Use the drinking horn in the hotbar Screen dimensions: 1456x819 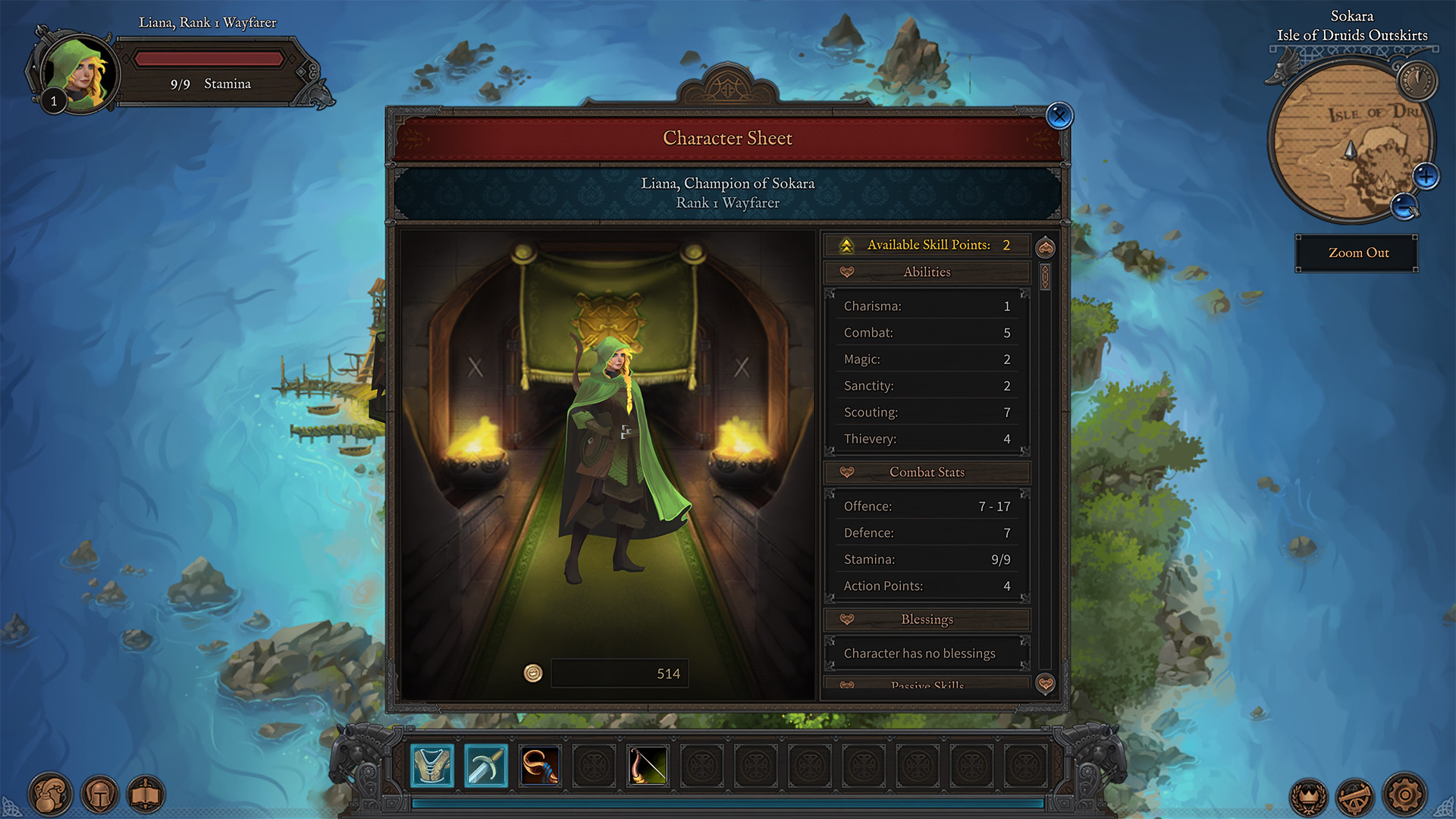click(x=540, y=766)
